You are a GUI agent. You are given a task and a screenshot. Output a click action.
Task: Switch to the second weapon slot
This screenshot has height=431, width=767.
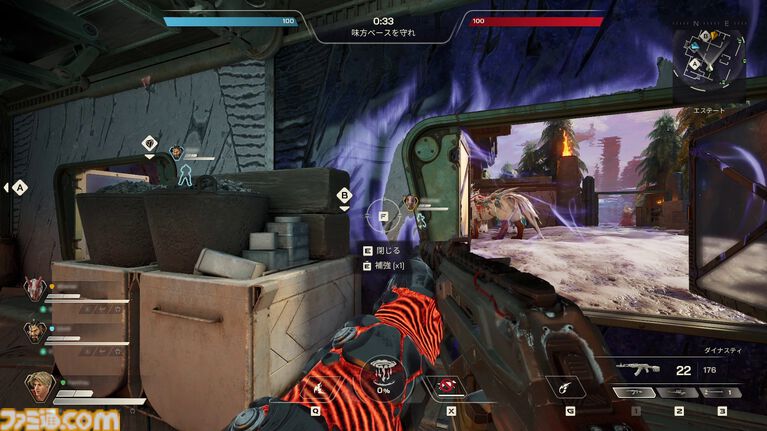pos(678,393)
